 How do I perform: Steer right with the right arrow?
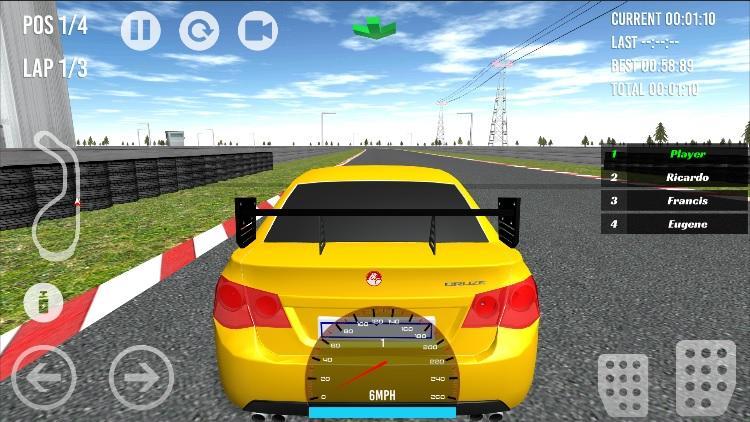coord(141,377)
